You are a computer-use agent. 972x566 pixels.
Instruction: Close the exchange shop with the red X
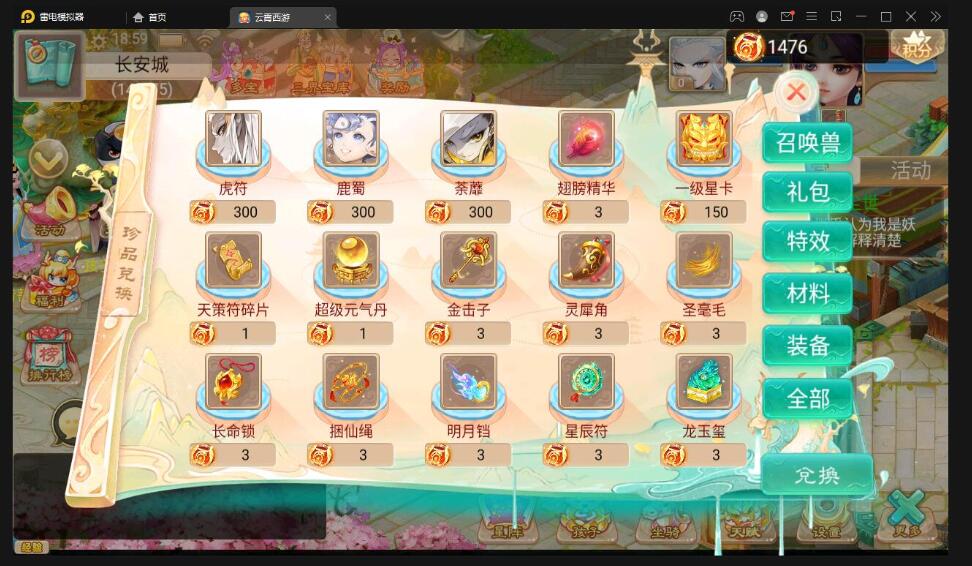tap(796, 93)
